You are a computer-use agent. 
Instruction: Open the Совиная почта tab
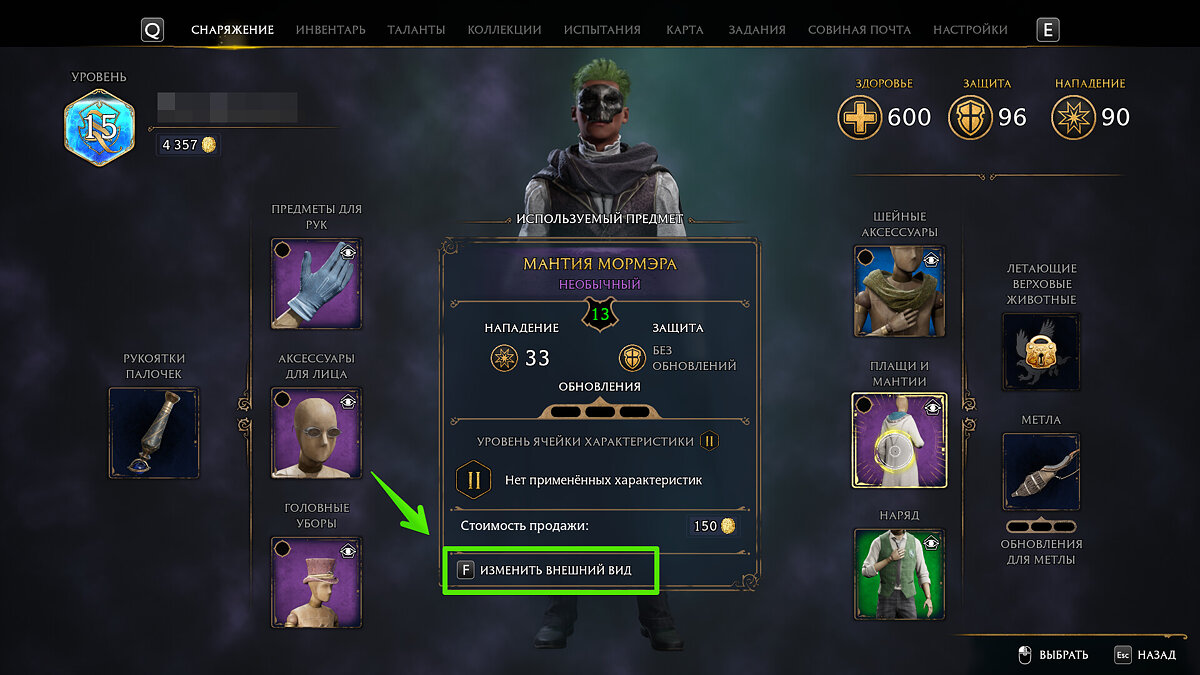(x=859, y=30)
